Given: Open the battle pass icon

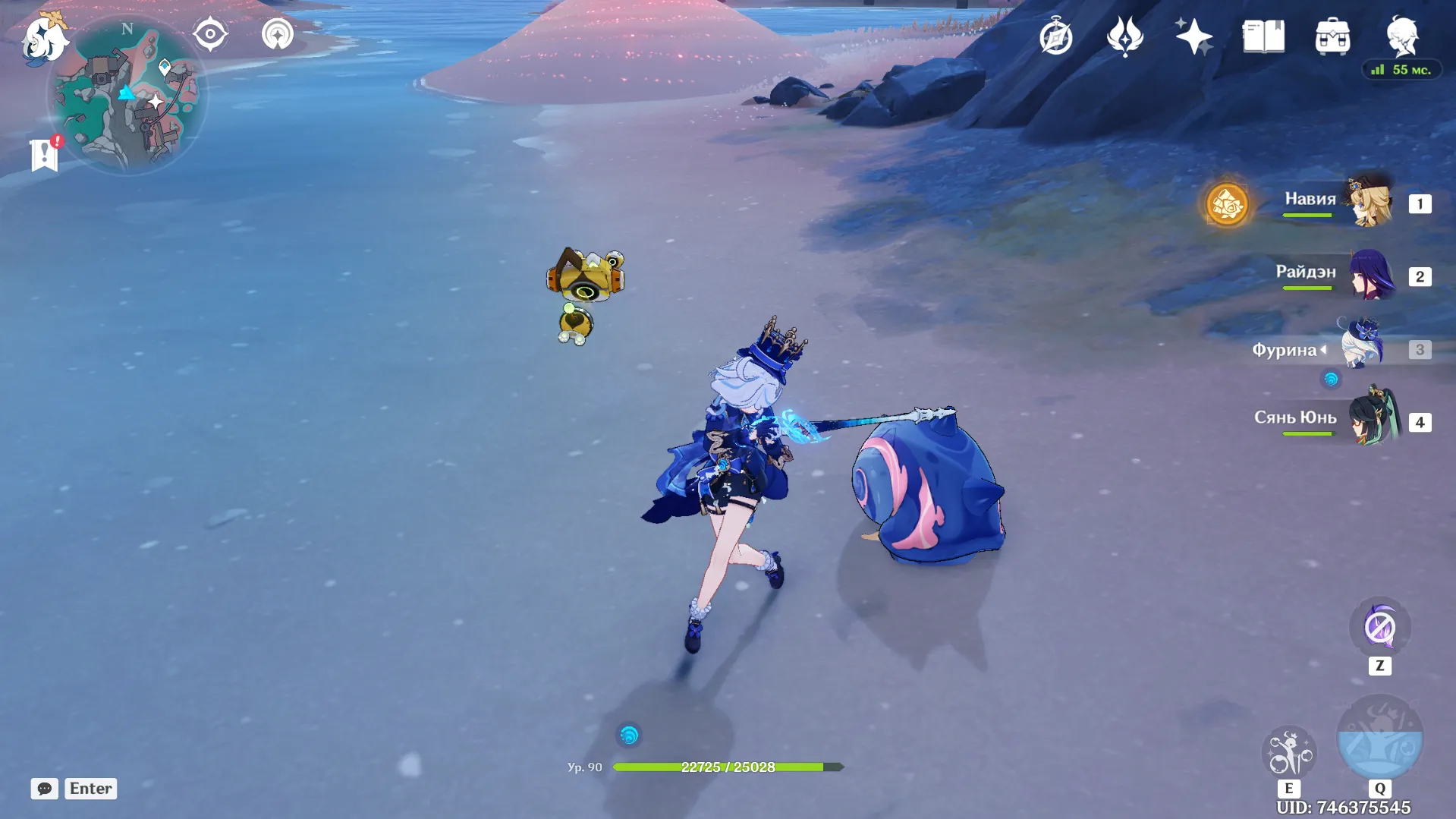Looking at the screenshot, I should (x=1124, y=36).
